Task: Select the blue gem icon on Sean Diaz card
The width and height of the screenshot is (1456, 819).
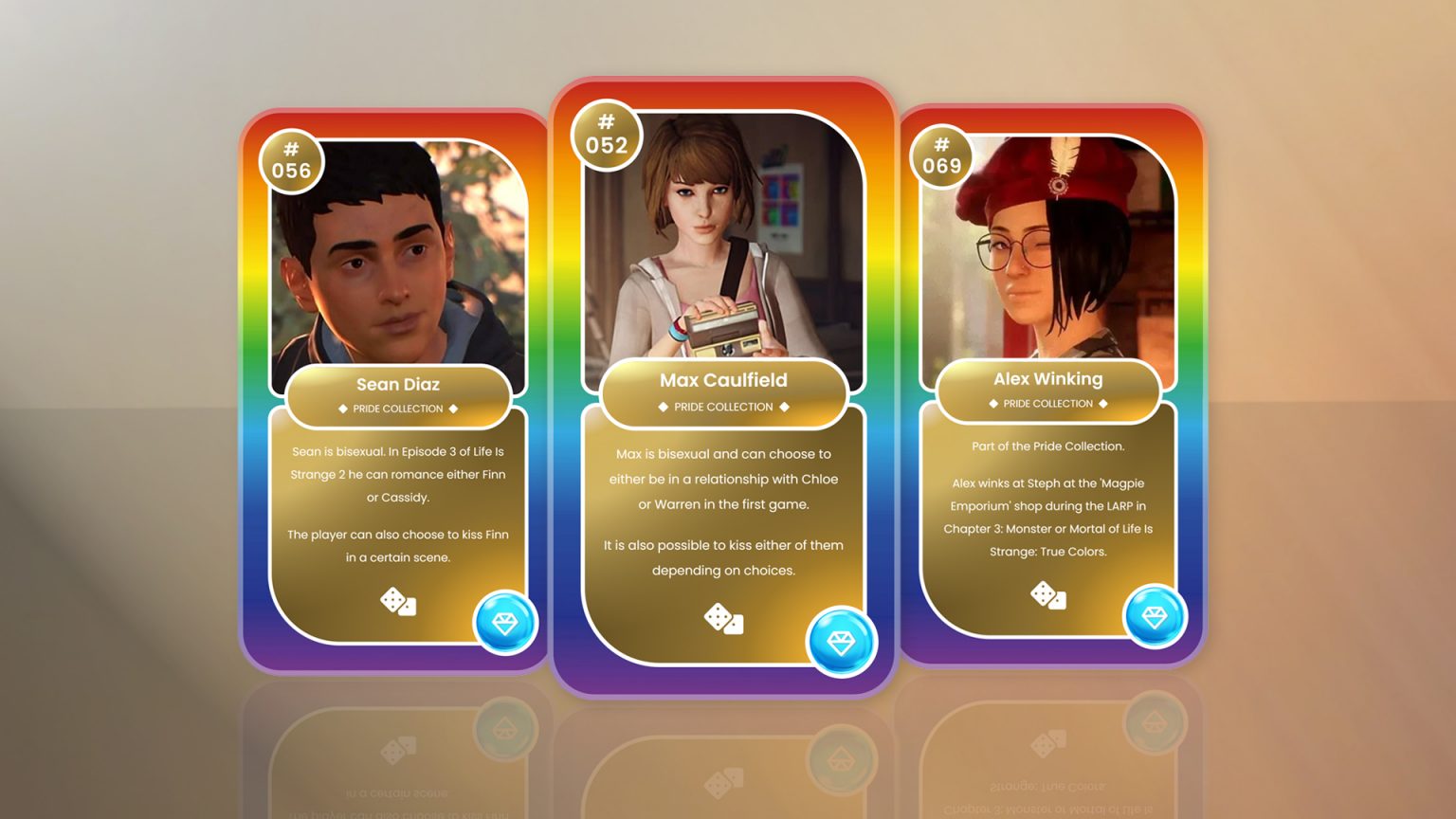Action: click(505, 623)
